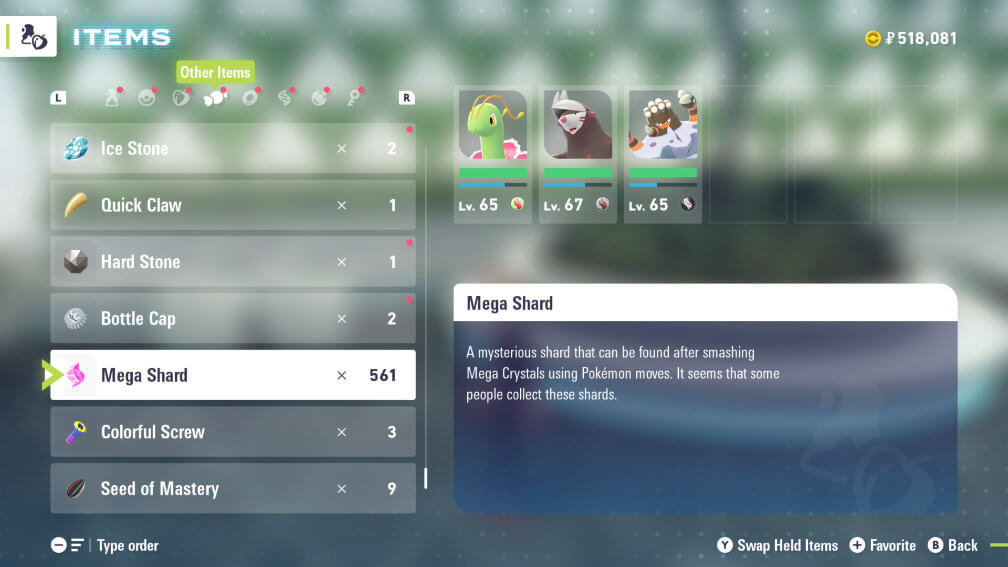Change the Type order sorting
Screen dimensions: 1008x567
[106, 545]
